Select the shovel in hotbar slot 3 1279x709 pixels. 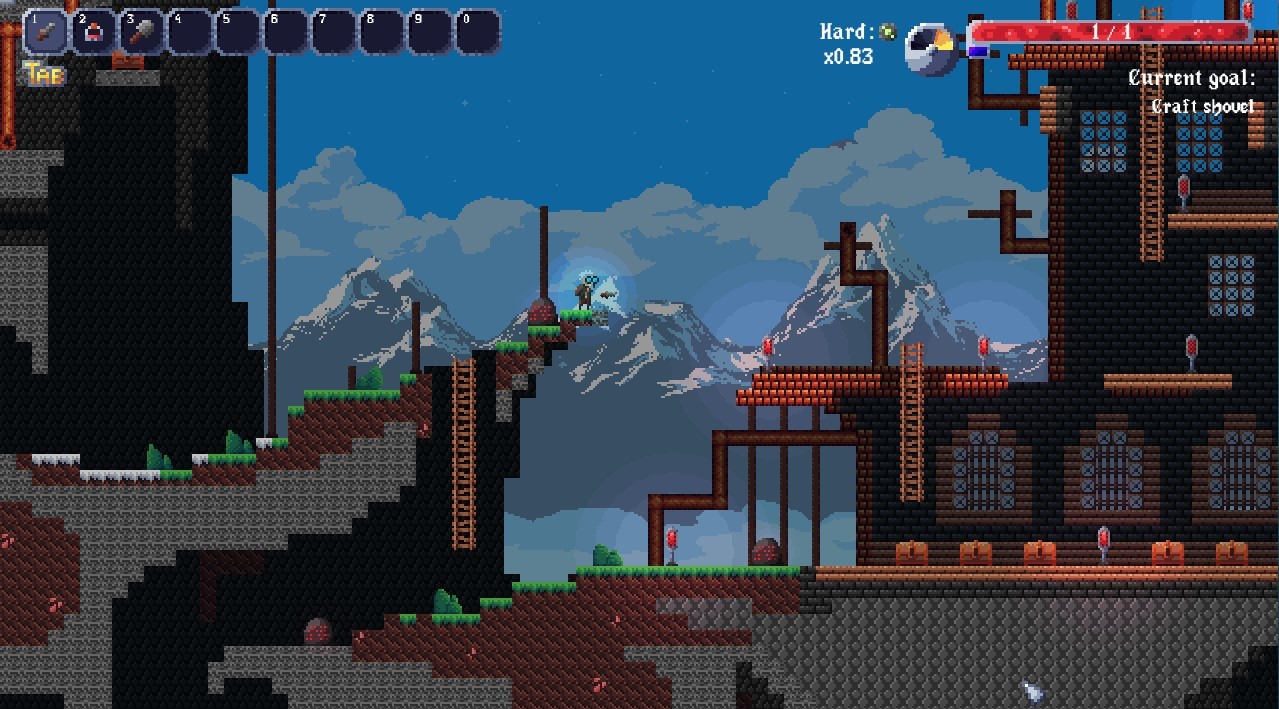[142, 32]
